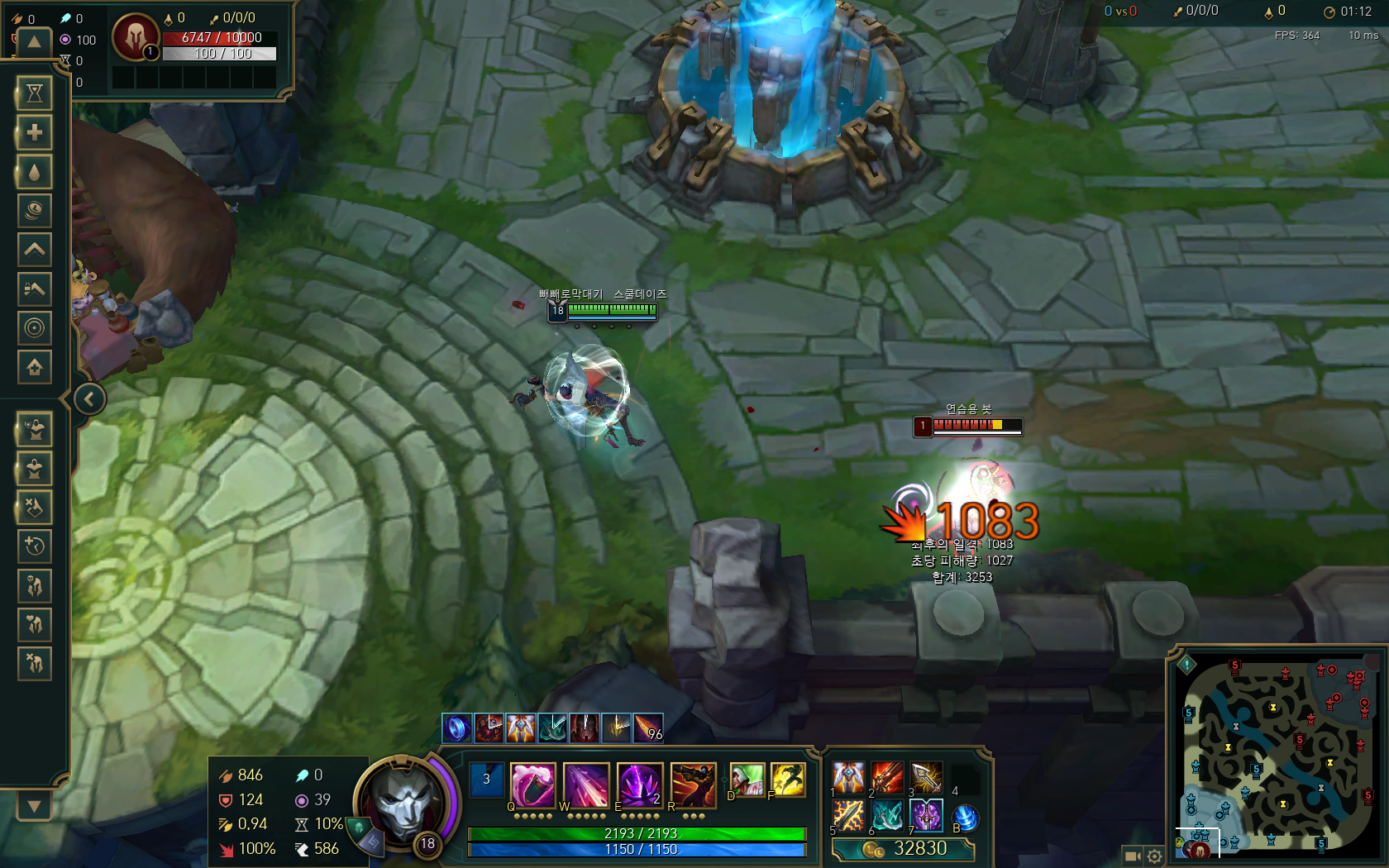Viewport: 1389px width, 868px height.
Task: Open the shop by clicking the 32830 gold display
Action: point(909,848)
